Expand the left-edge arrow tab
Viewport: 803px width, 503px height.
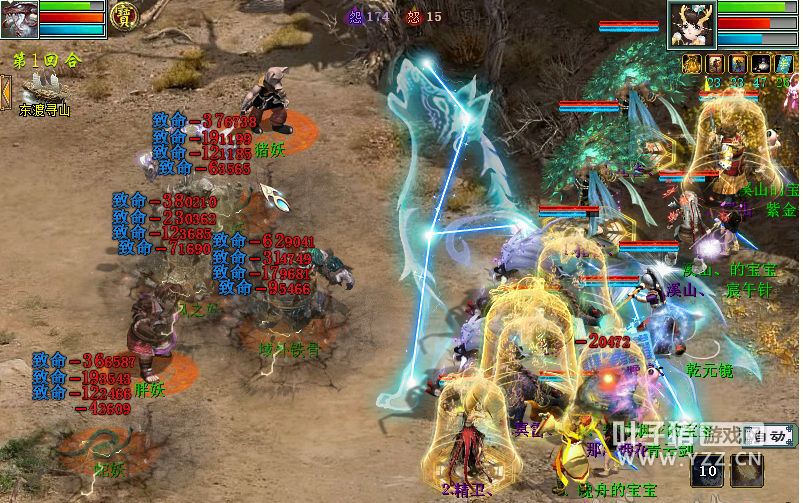(5, 92)
